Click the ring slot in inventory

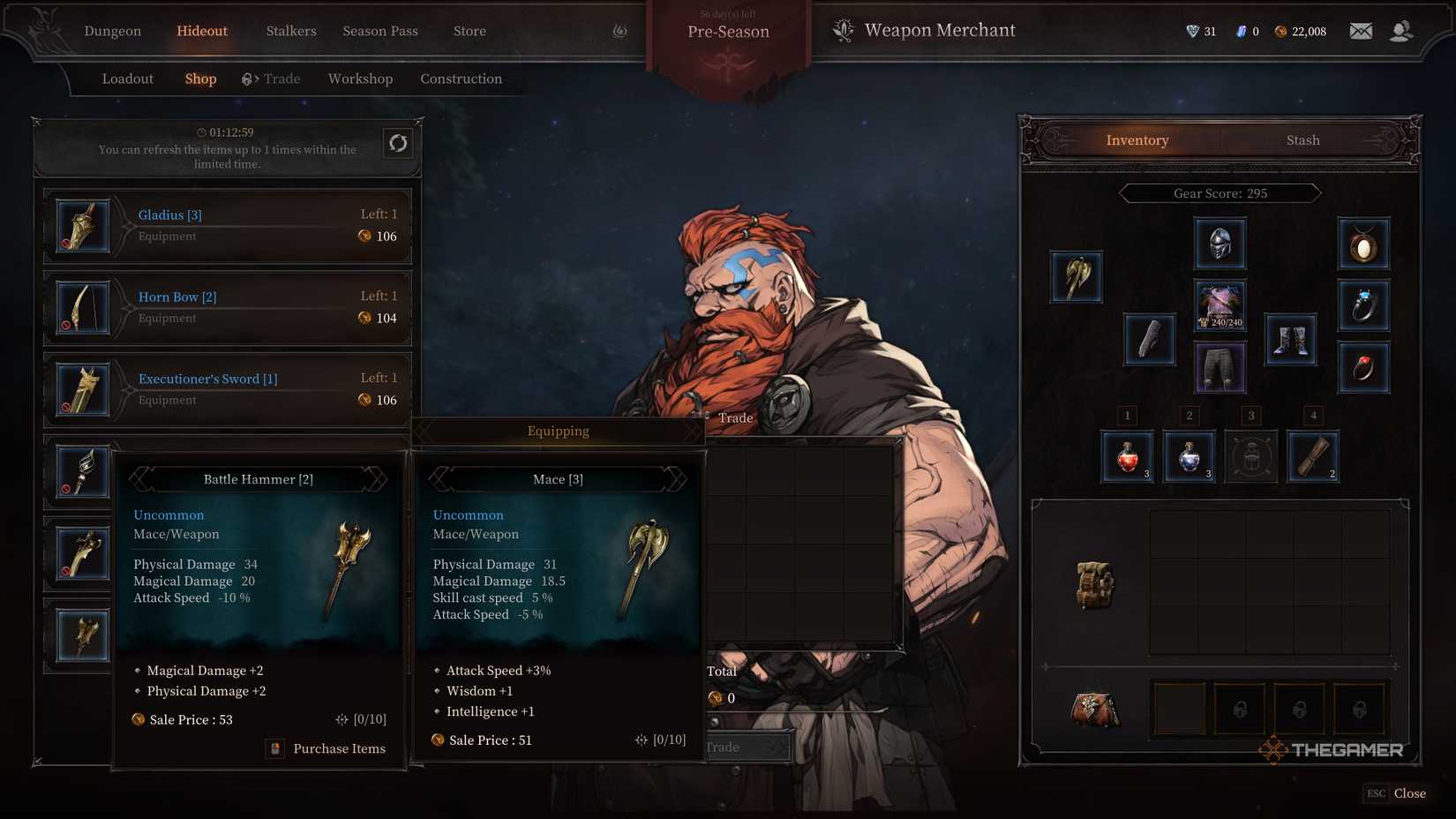coord(1363,305)
